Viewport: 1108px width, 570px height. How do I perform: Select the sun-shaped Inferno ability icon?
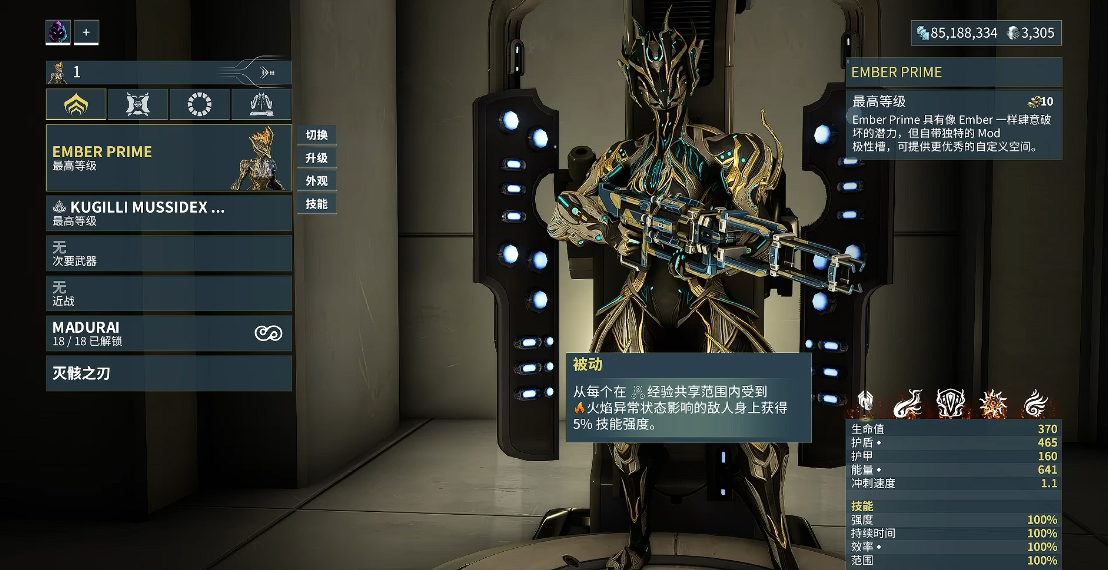click(x=993, y=403)
